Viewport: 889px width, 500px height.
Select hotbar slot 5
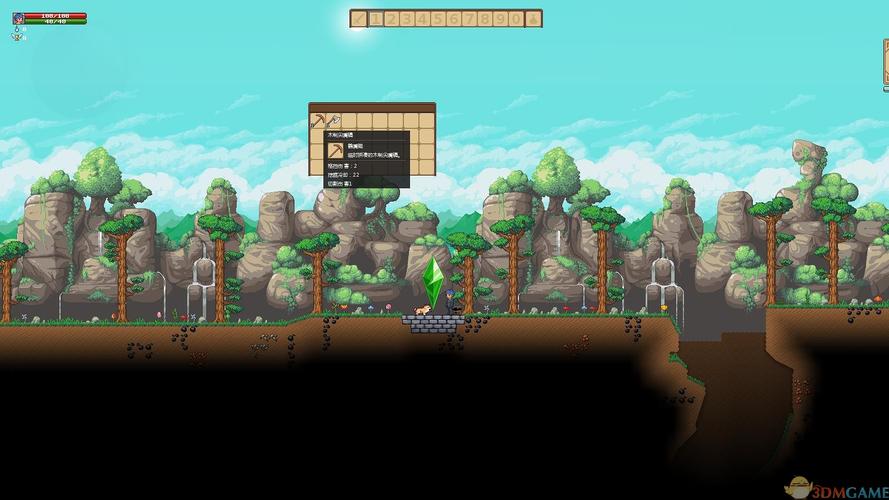tap(438, 18)
